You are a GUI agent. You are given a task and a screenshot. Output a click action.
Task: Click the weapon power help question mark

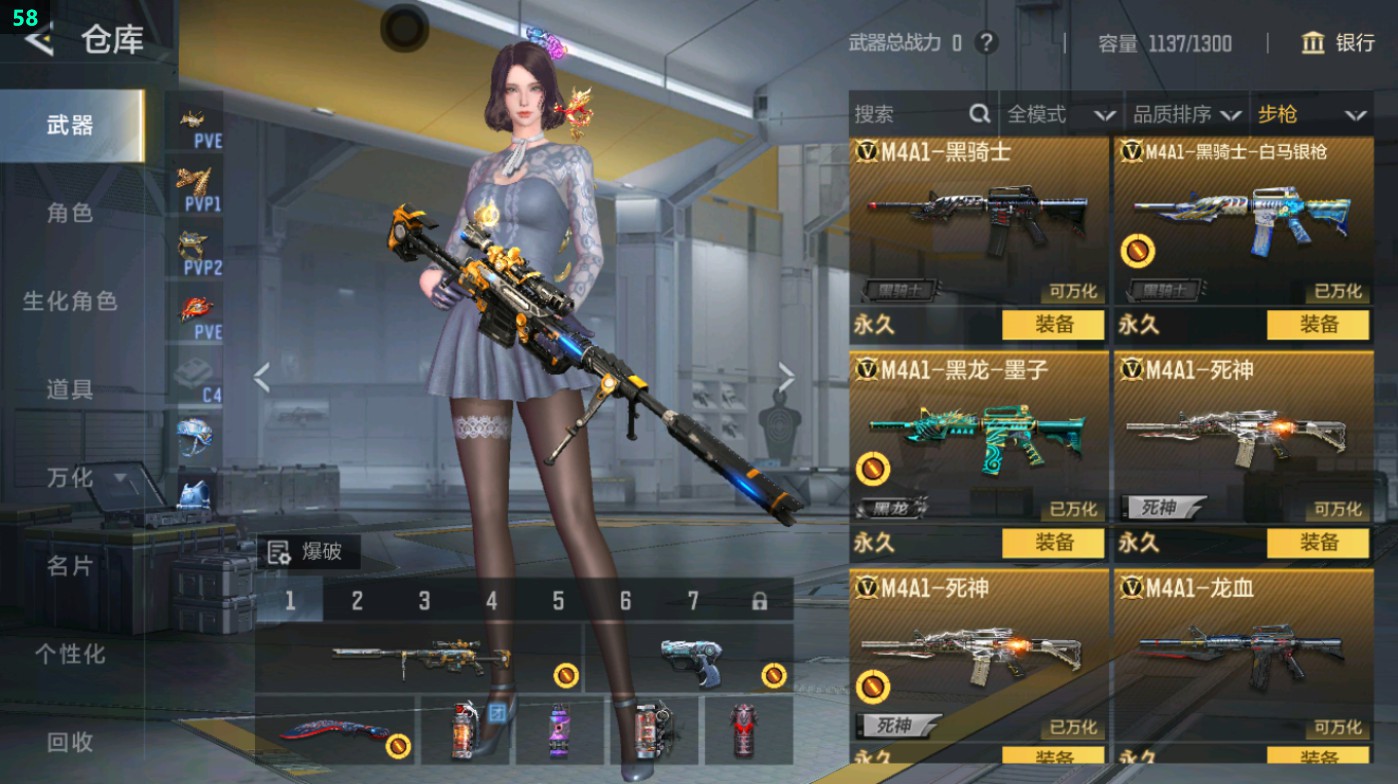click(987, 43)
